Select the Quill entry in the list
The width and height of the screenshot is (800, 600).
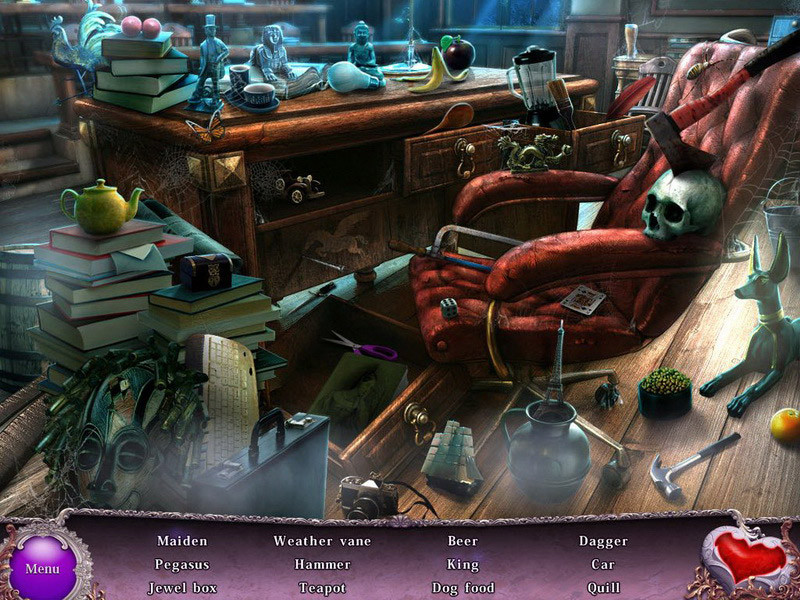[603, 588]
